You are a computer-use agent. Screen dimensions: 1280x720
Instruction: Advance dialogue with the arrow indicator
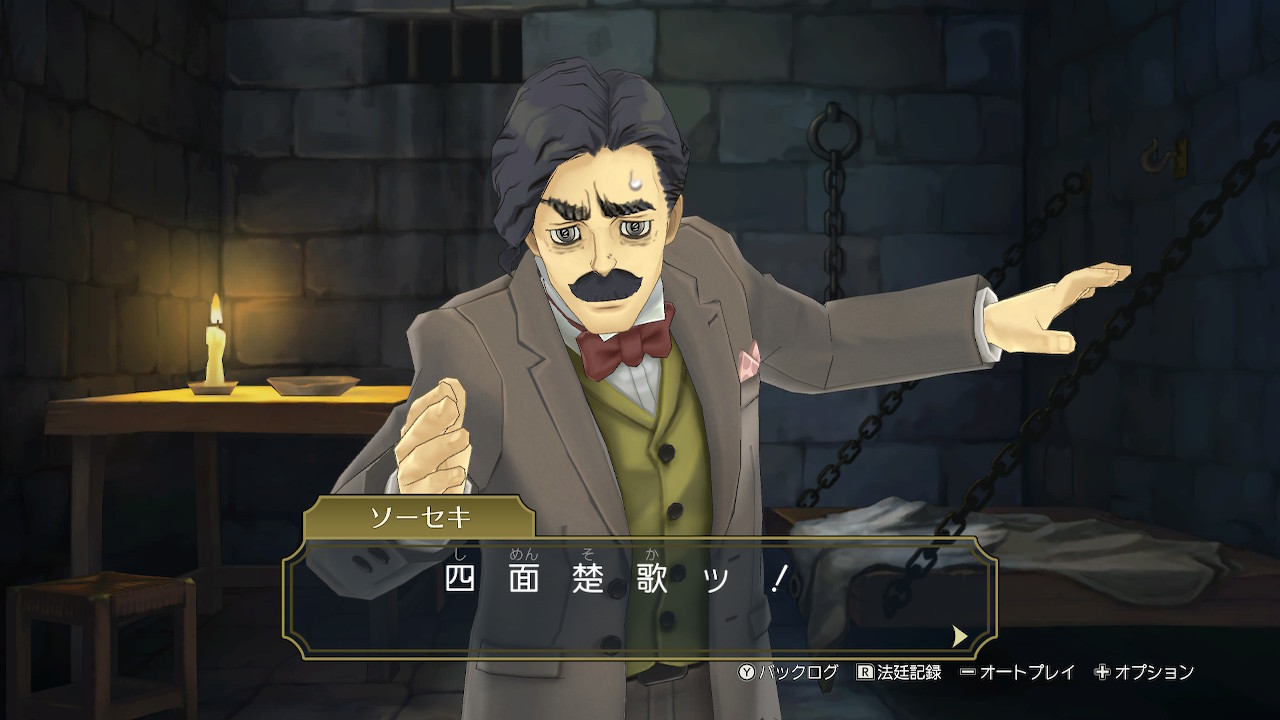tap(960, 636)
